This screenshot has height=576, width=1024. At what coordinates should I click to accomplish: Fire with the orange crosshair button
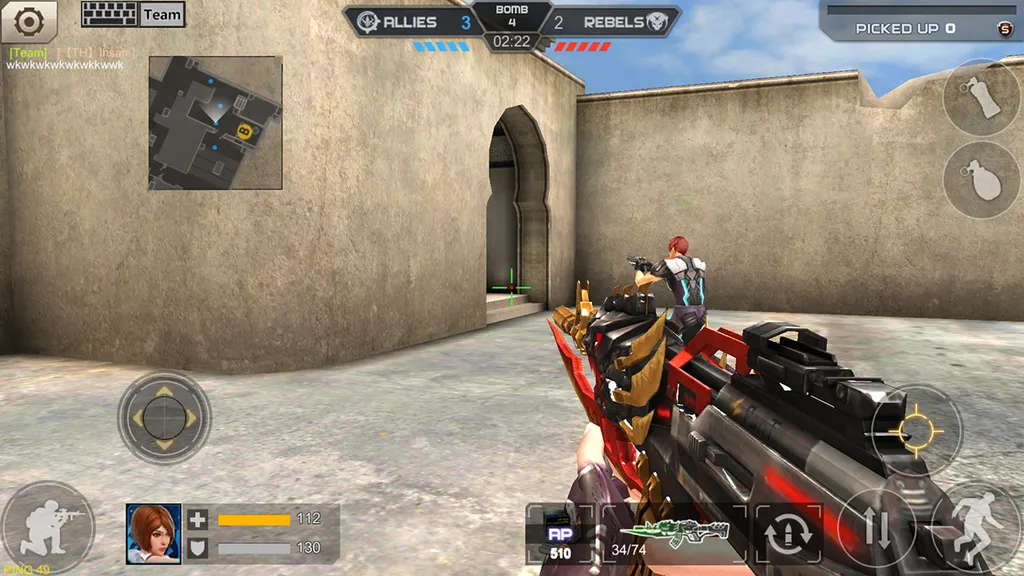(x=916, y=430)
